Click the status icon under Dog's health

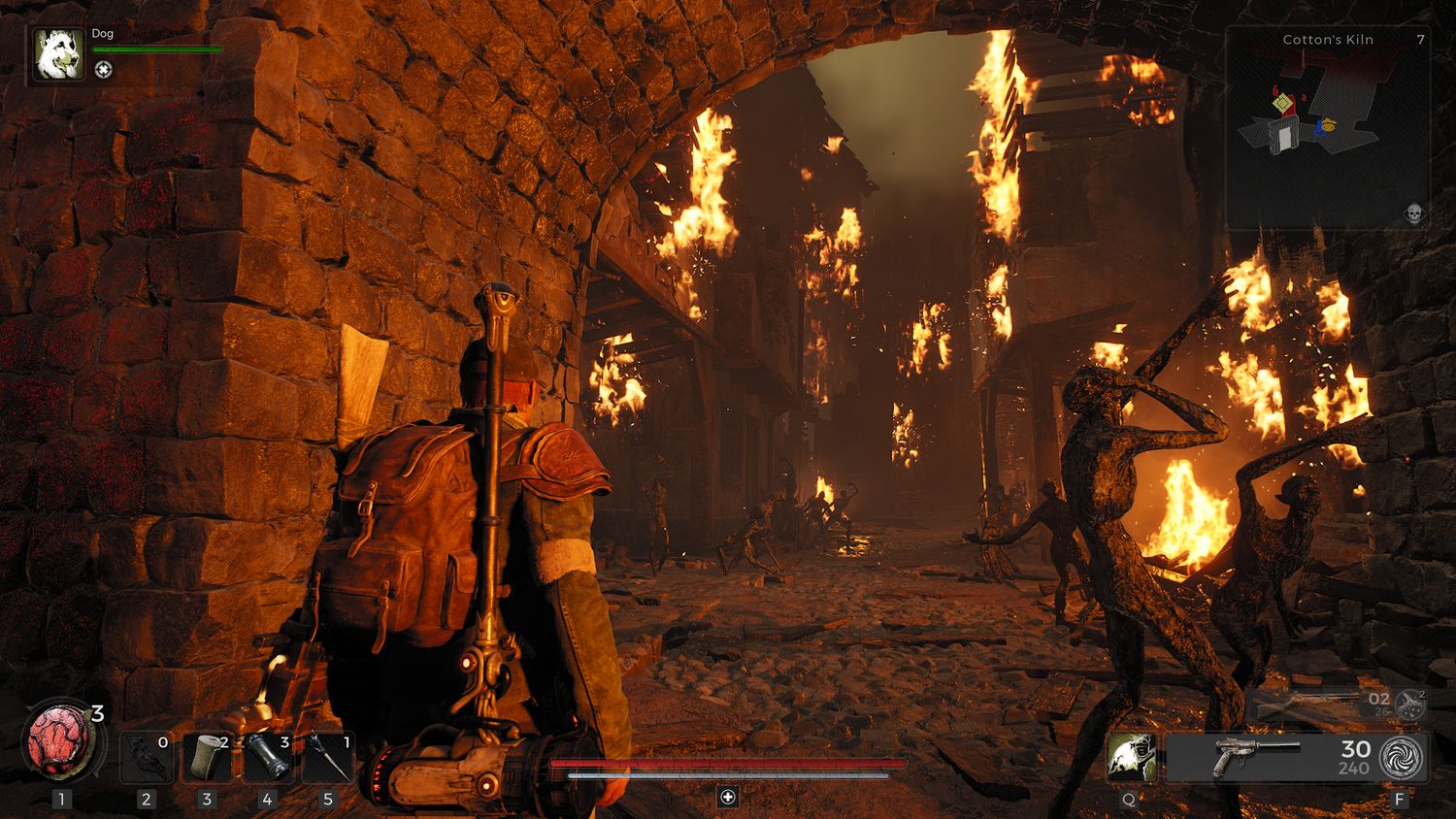pos(104,70)
